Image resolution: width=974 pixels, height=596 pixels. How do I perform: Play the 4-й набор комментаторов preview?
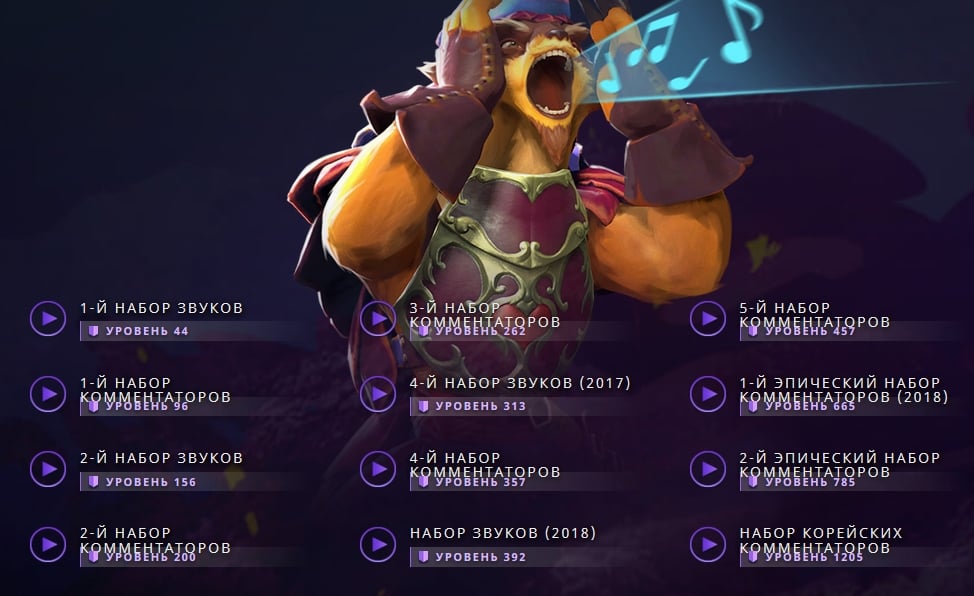coord(378,468)
